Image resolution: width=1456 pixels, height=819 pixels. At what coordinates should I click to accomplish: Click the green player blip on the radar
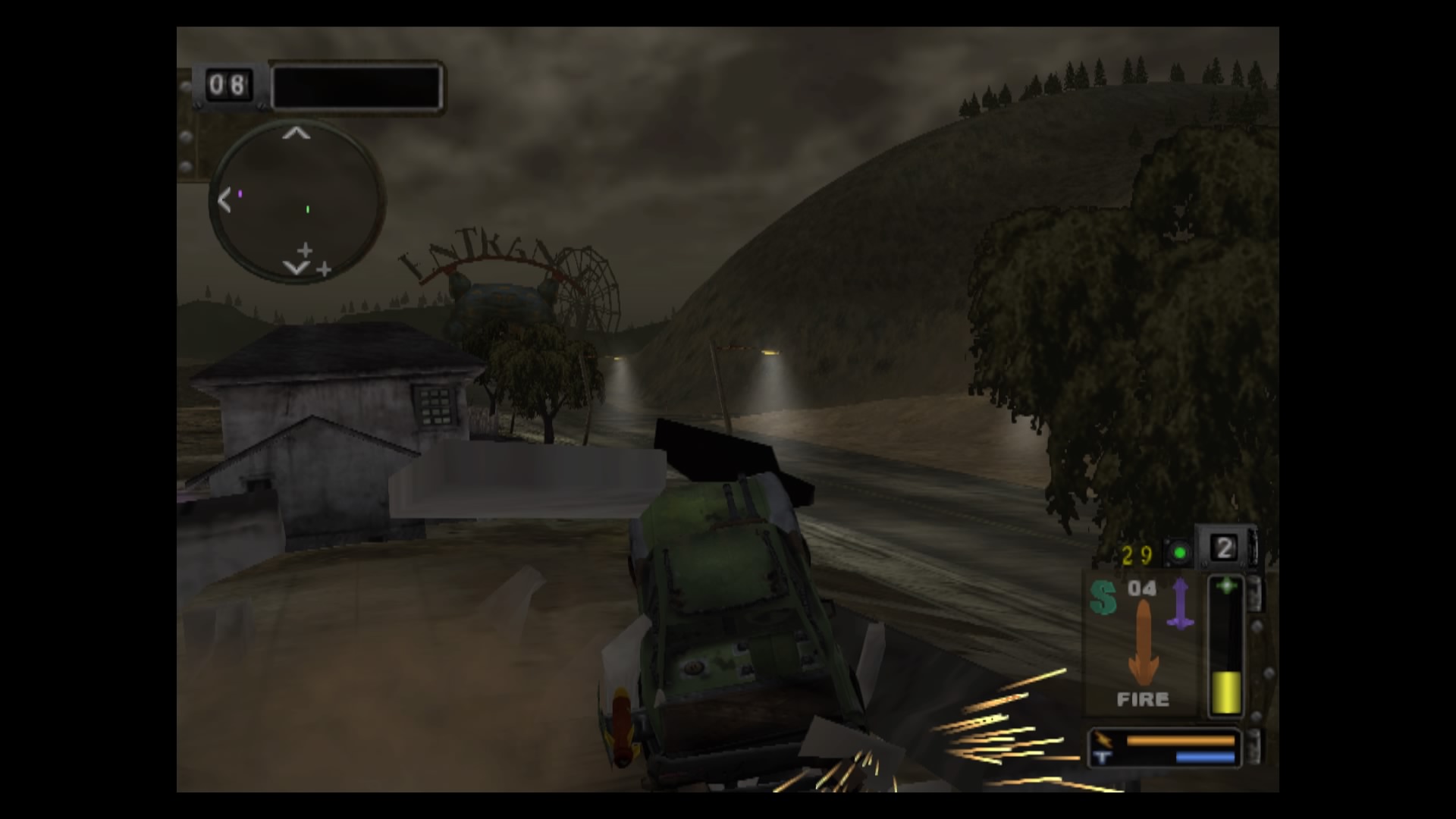307,209
